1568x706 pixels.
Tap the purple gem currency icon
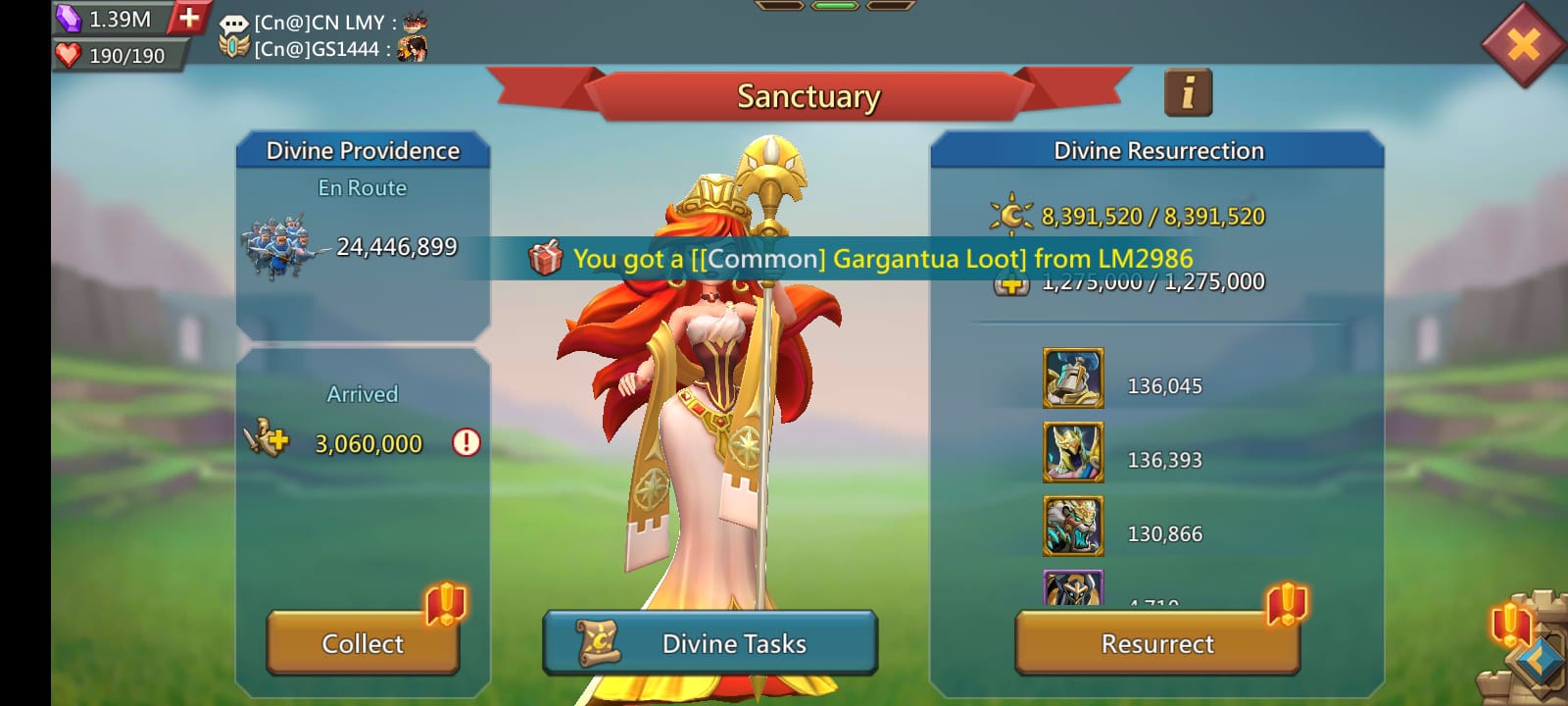tap(67, 16)
